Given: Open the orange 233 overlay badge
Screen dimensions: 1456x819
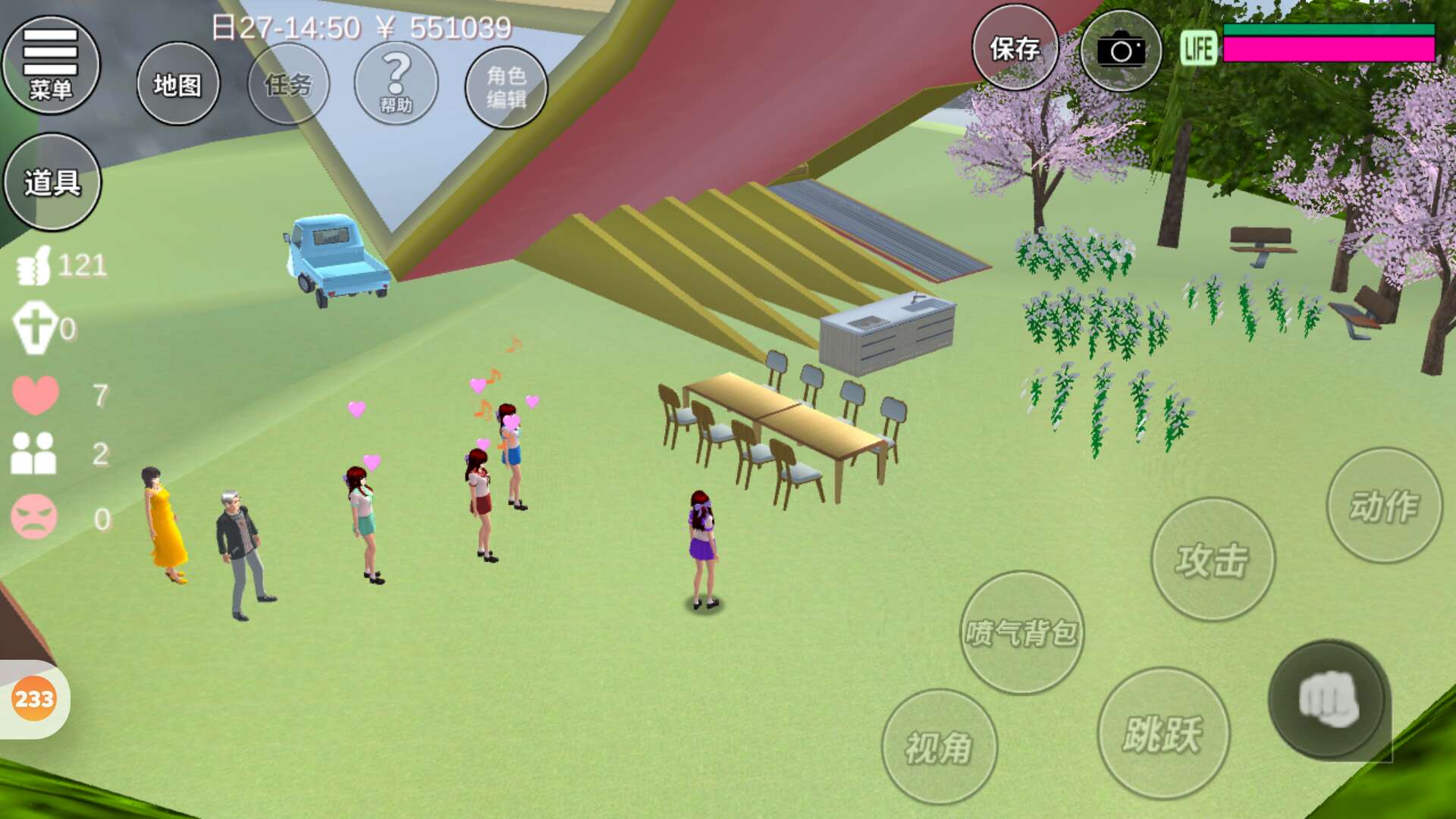Looking at the screenshot, I should [x=34, y=698].
